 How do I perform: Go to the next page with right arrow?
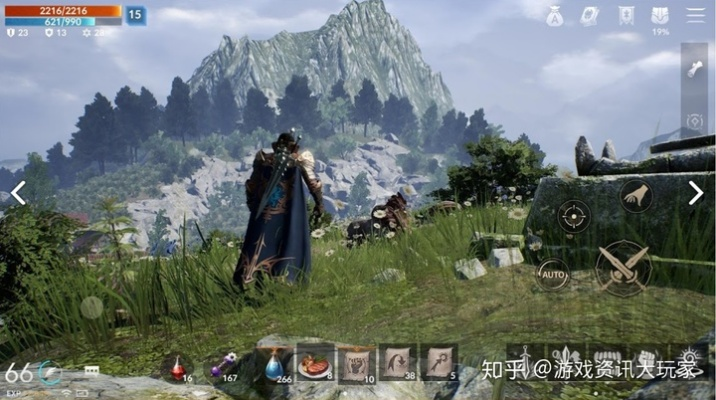pos(696,193)
